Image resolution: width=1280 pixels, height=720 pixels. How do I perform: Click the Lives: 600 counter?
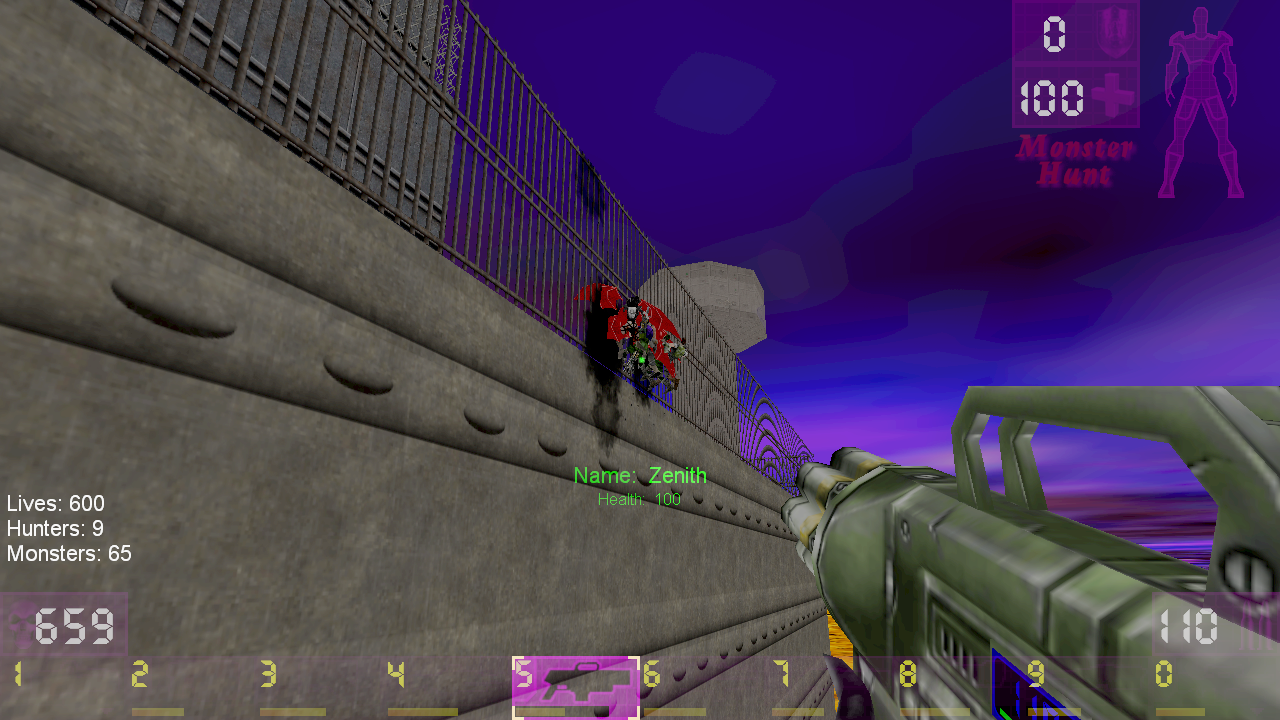point(56,504)
